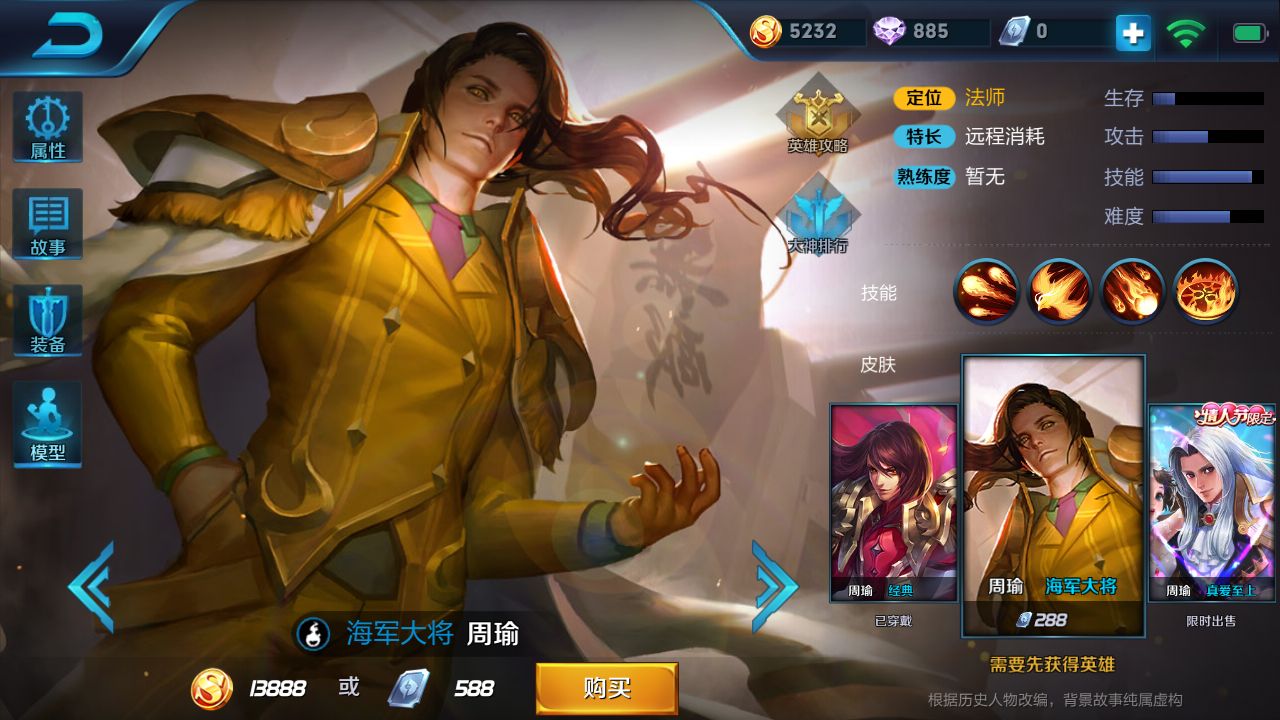Screen dimensions: 1280x720
Task: View the third flame skill icon
Action: pyautogui.click(x=1131, y=291)
